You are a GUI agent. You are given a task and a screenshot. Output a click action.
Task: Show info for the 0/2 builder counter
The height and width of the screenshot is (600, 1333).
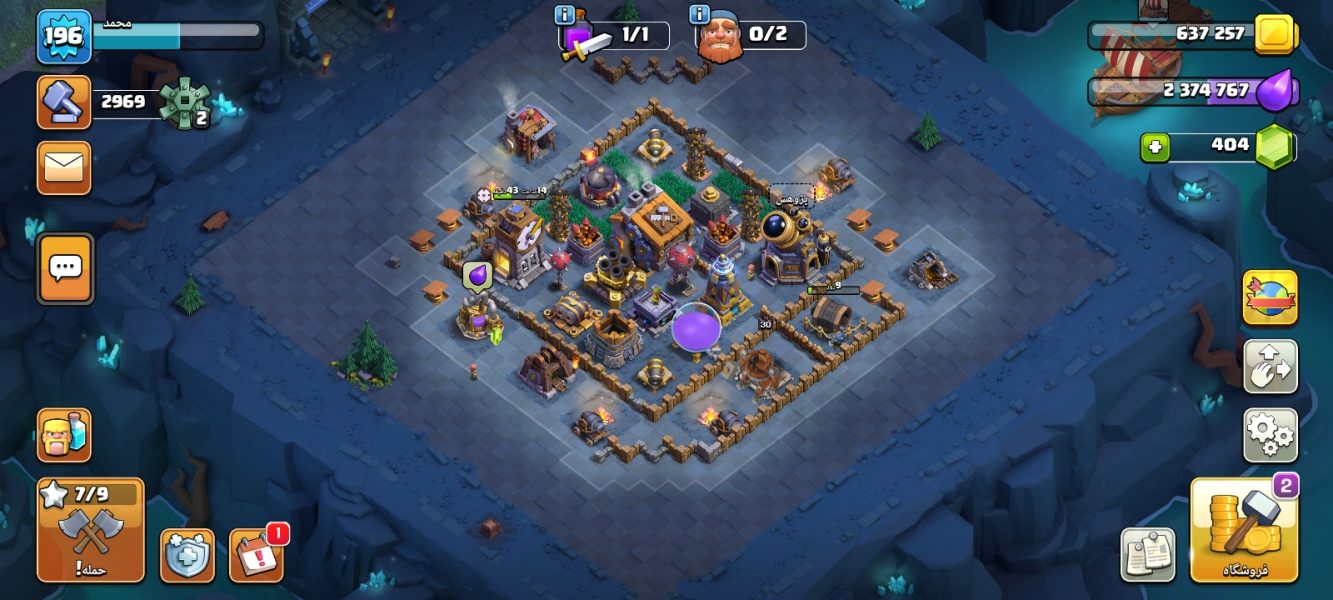coord(700,15)
